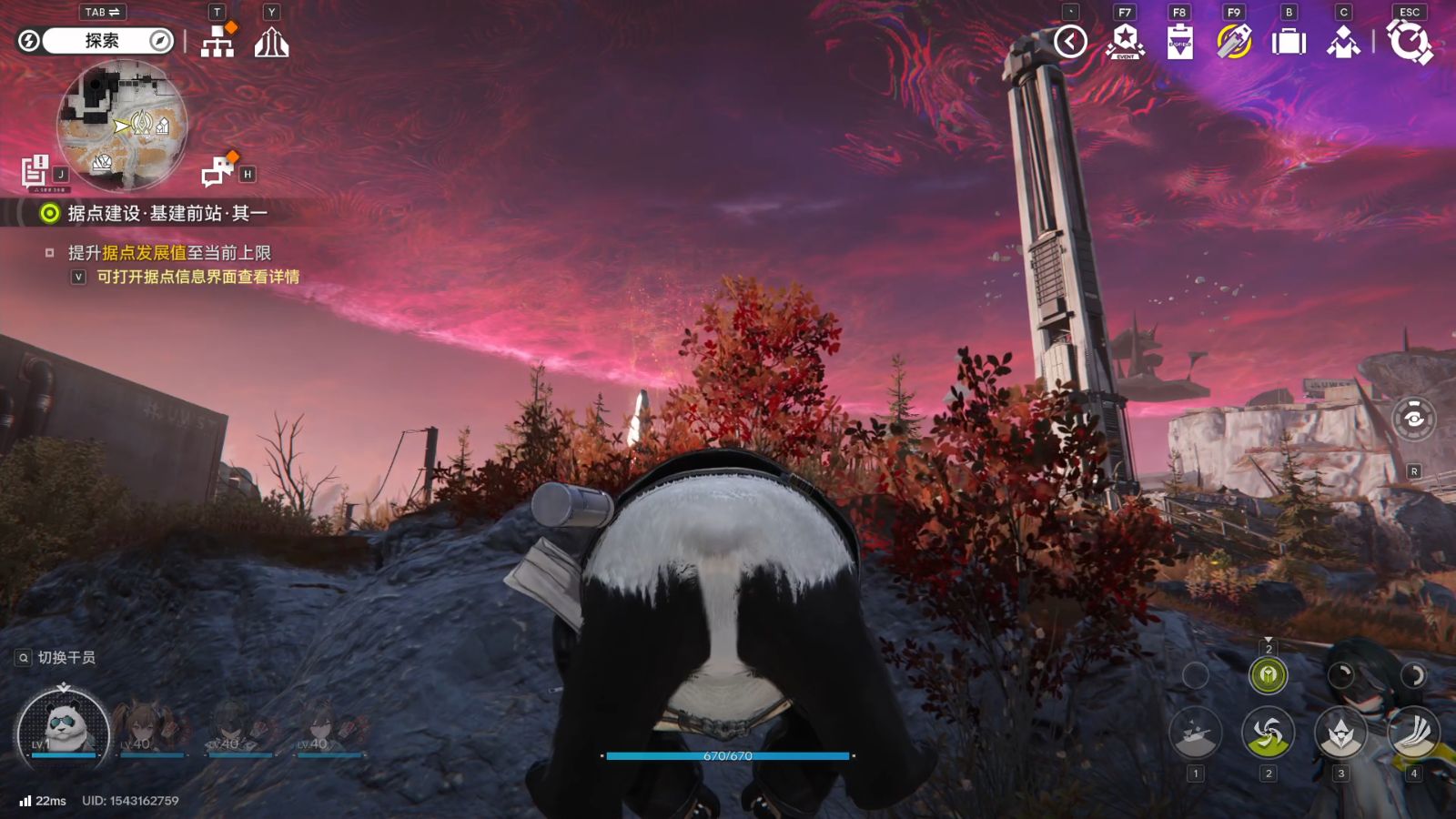The height and width of the screenshot is (819, 1456).
Task: Open the yellow-ringed ticket headhunt icon
Action: [x=1234, y=42]
